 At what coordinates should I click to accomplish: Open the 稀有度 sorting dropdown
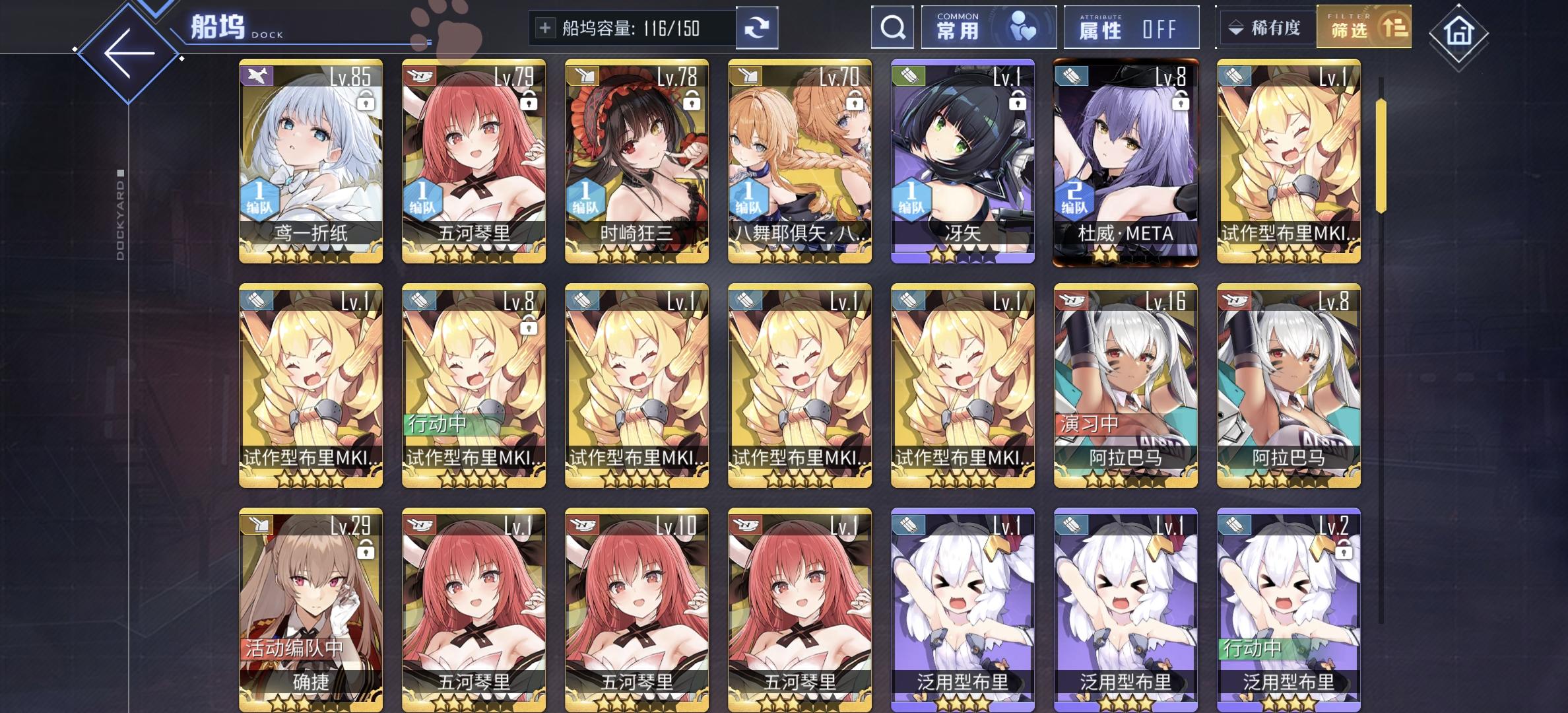click(1266, 28)
